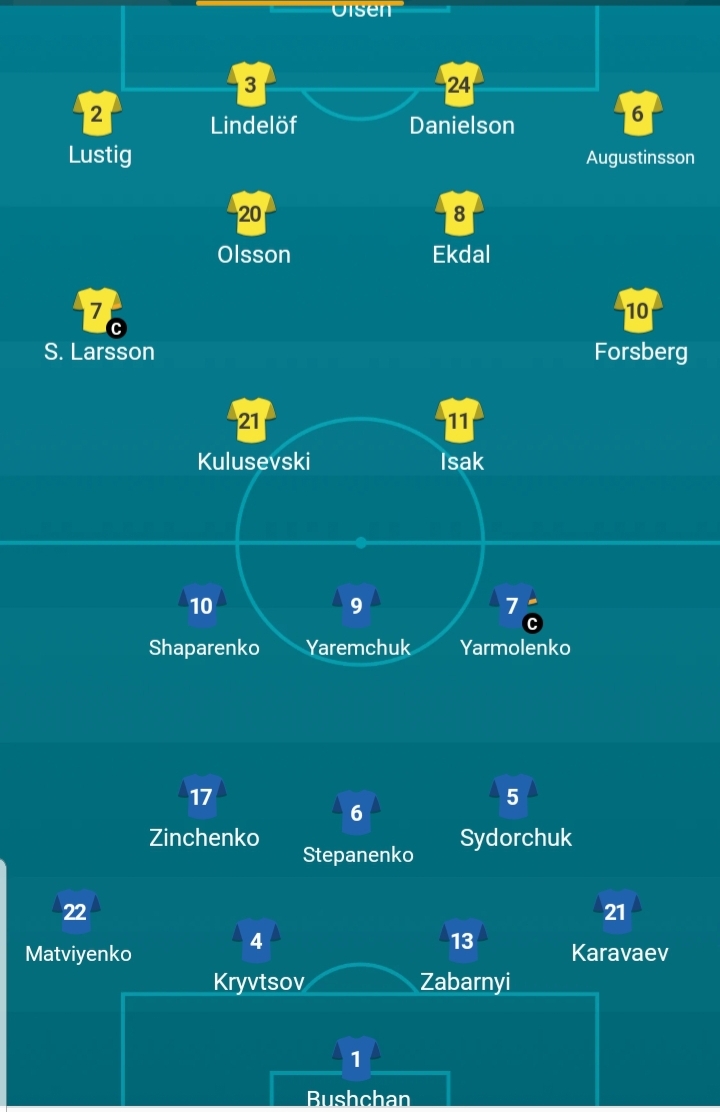This screenshot has width=720, height=1112.
Task: Select Olsson's number 20 shirt
Action: tap(251, 214)
